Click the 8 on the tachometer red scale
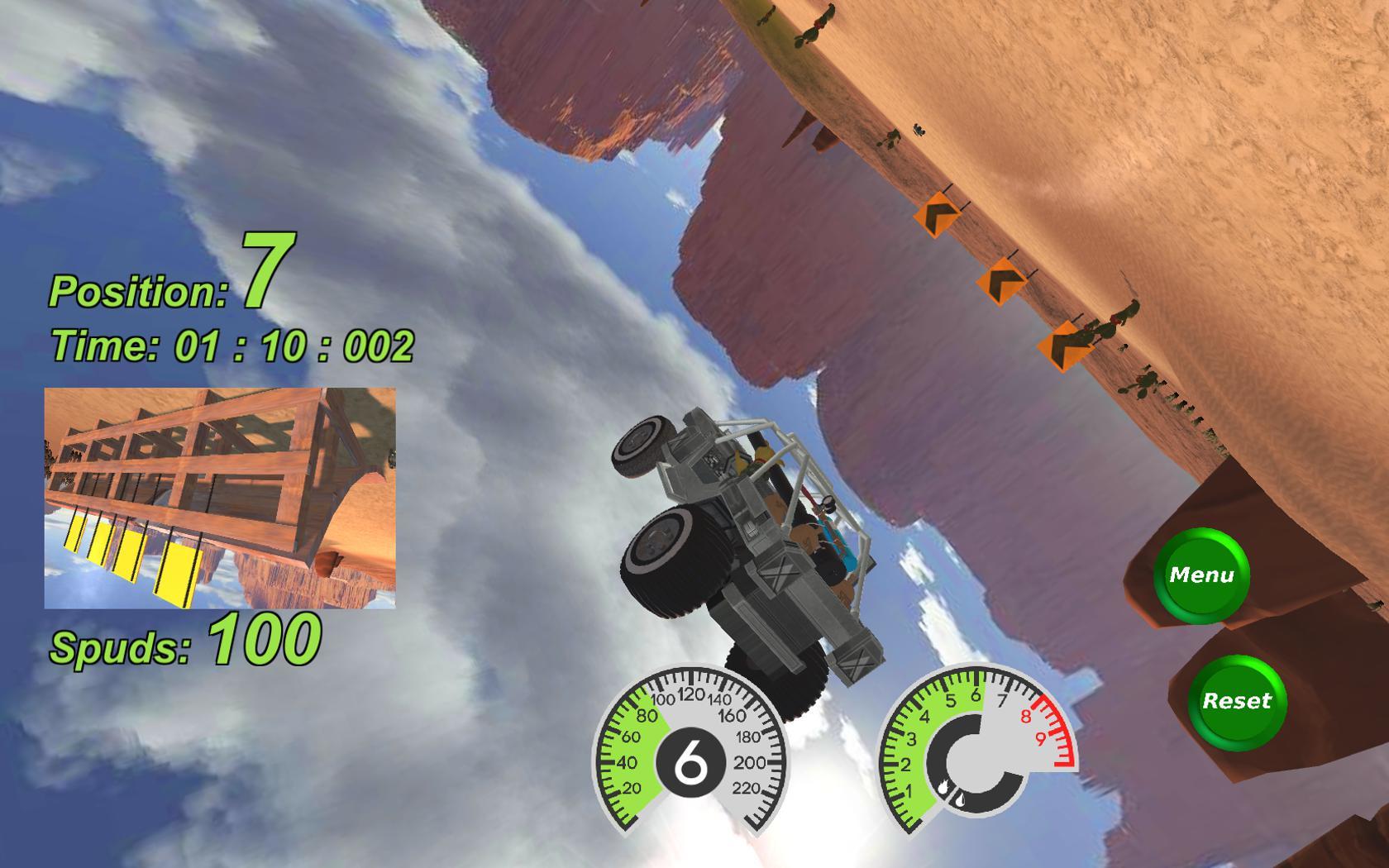Image resolution: width=1389 pixels, height=868 pixels. click(1025, 717)
